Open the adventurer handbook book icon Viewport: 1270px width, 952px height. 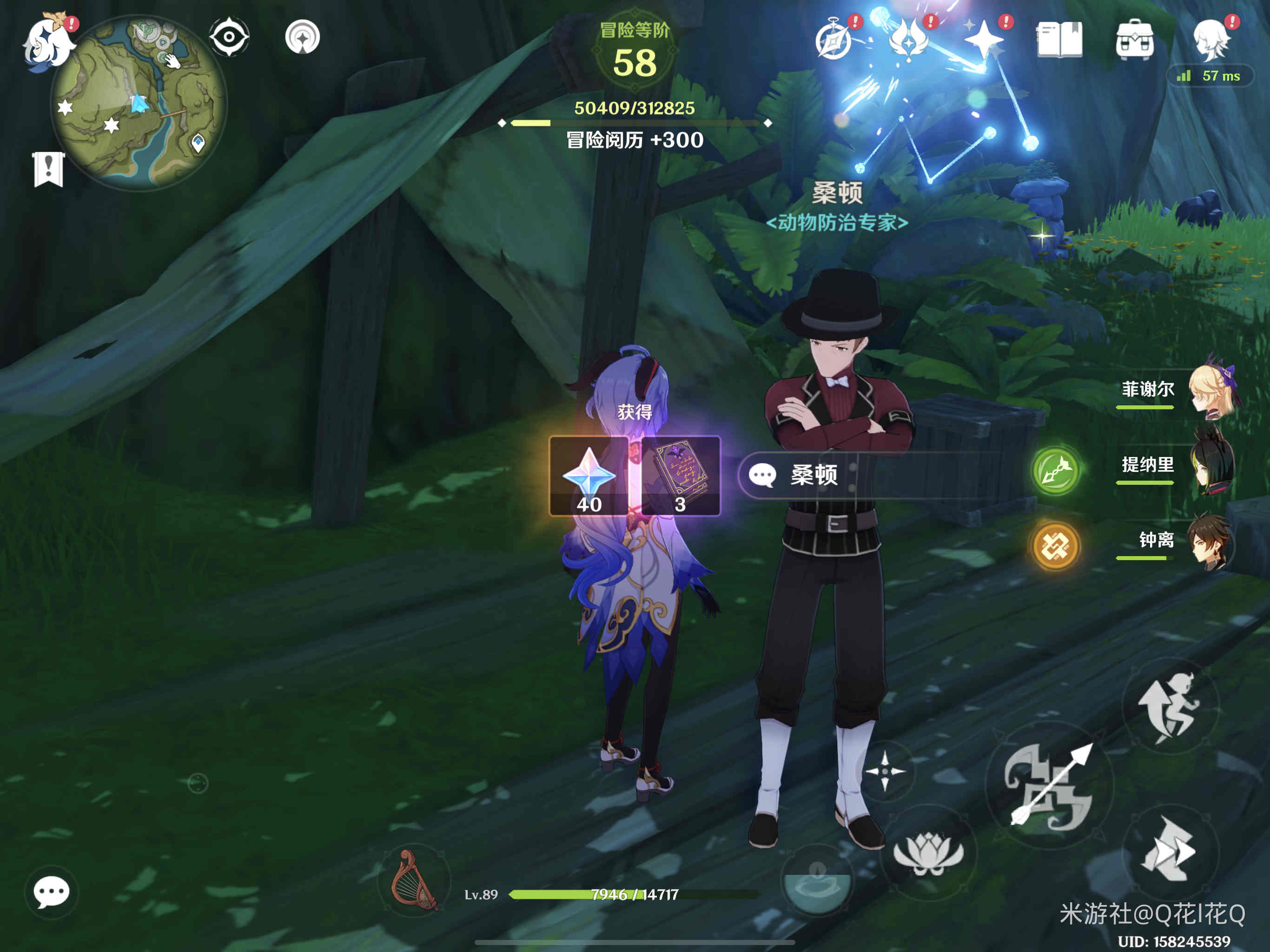[x=1059, y=40]
